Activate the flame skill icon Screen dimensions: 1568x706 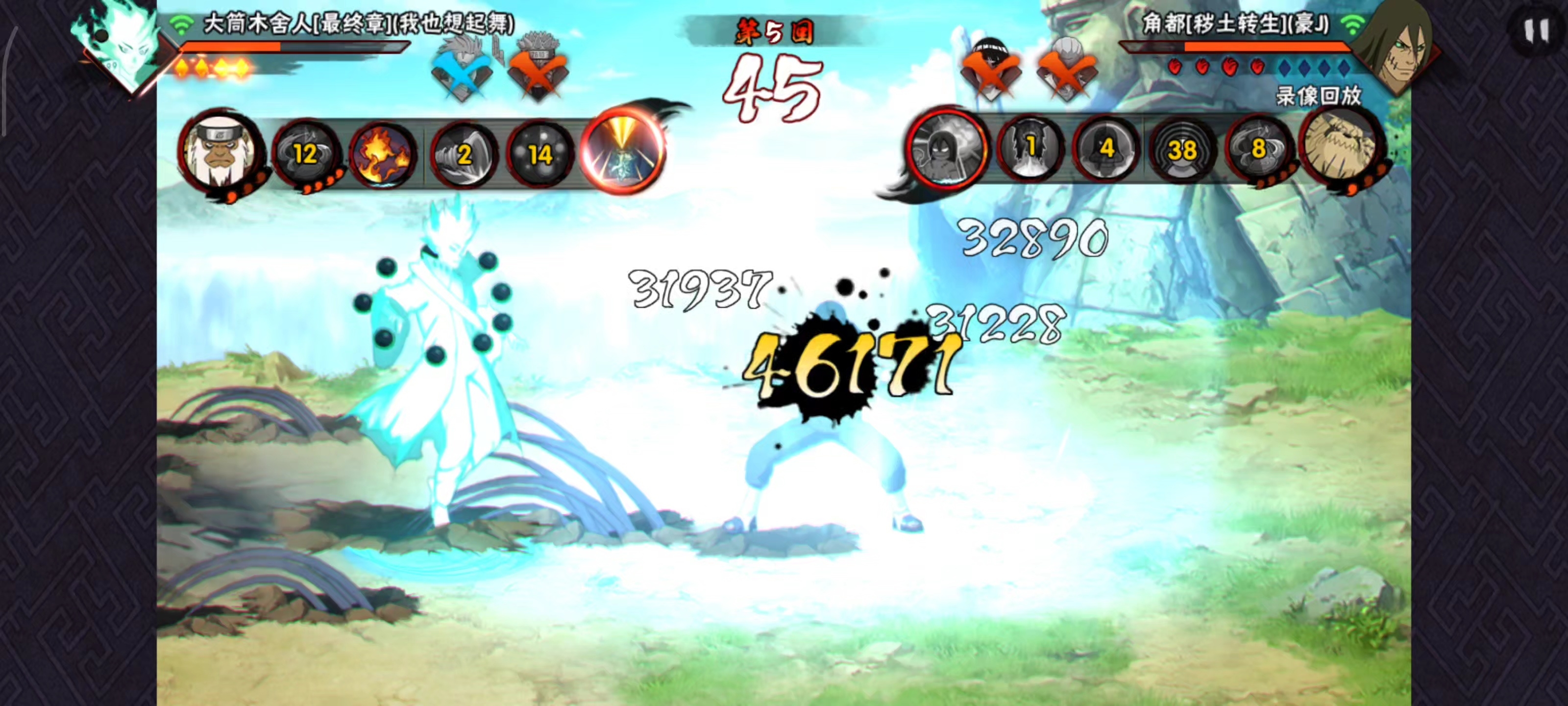[x=384, y=152]
